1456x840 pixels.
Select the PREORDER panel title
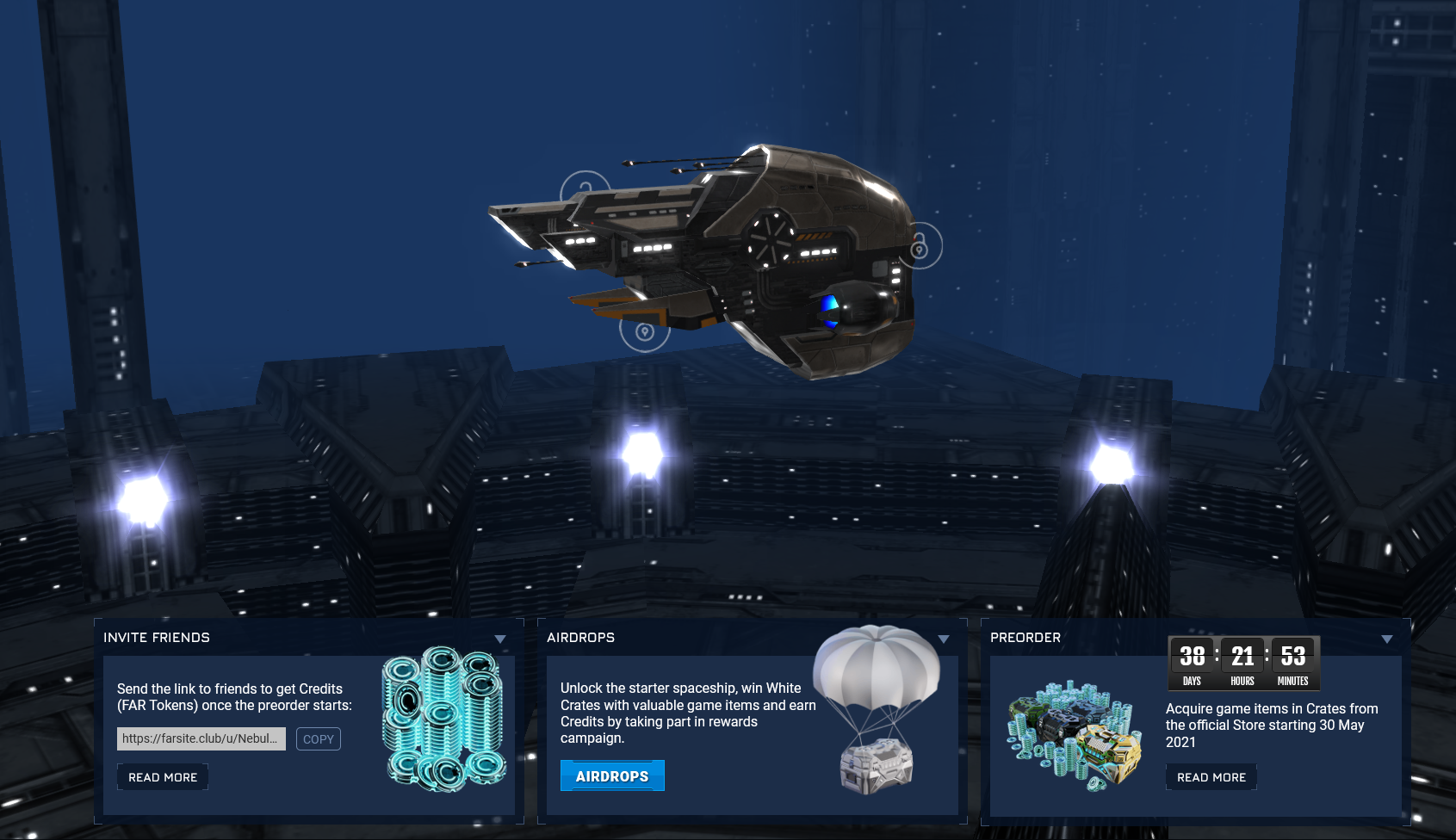pyautogui.click(x=1026, y=638)
